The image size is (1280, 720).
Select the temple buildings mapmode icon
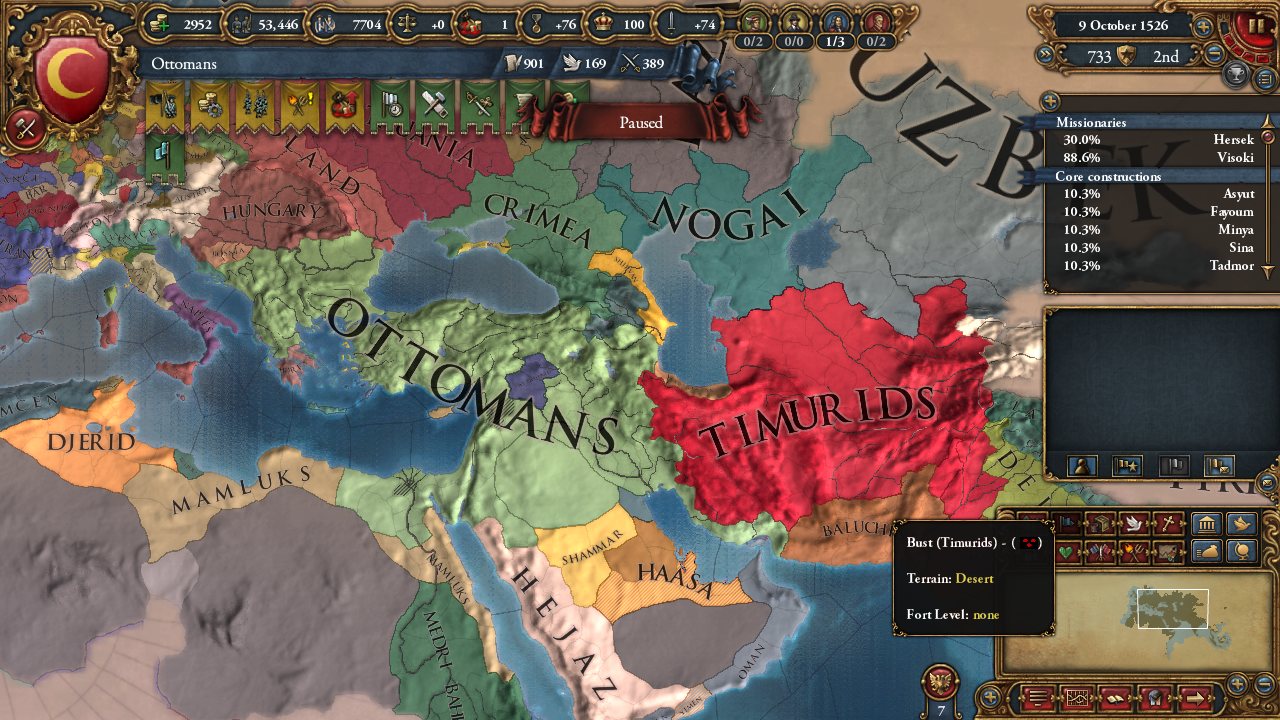coord(1206,522)
